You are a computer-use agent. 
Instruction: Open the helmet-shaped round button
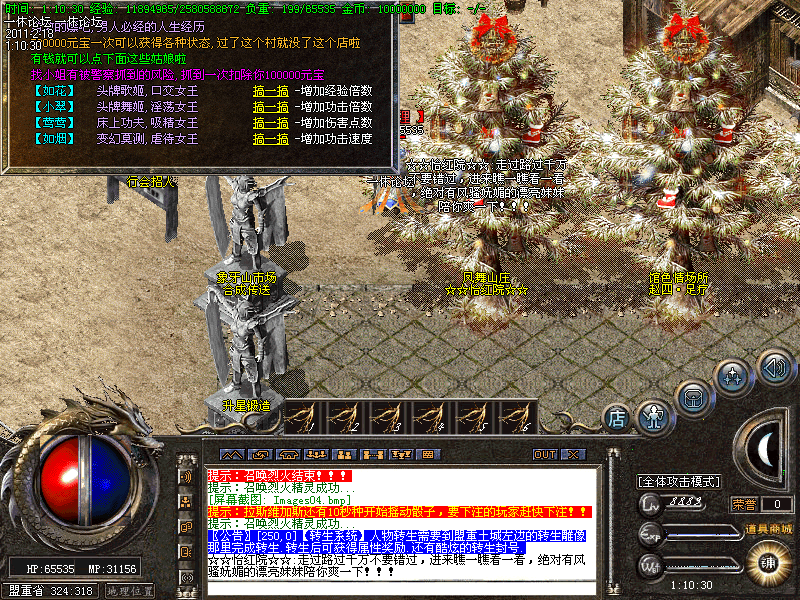click(x=693, y=397)
